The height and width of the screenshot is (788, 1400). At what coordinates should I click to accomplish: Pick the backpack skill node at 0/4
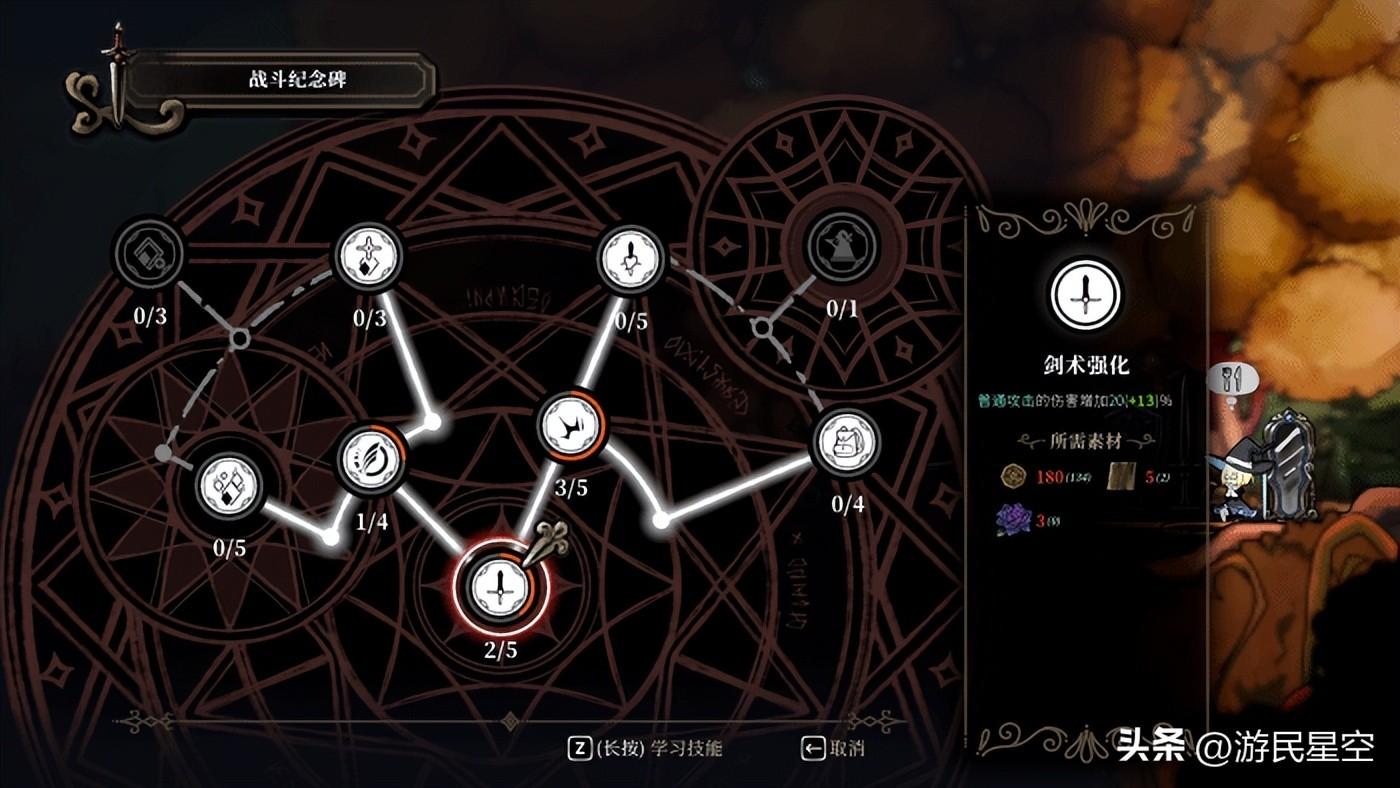[x=846, y=442]
